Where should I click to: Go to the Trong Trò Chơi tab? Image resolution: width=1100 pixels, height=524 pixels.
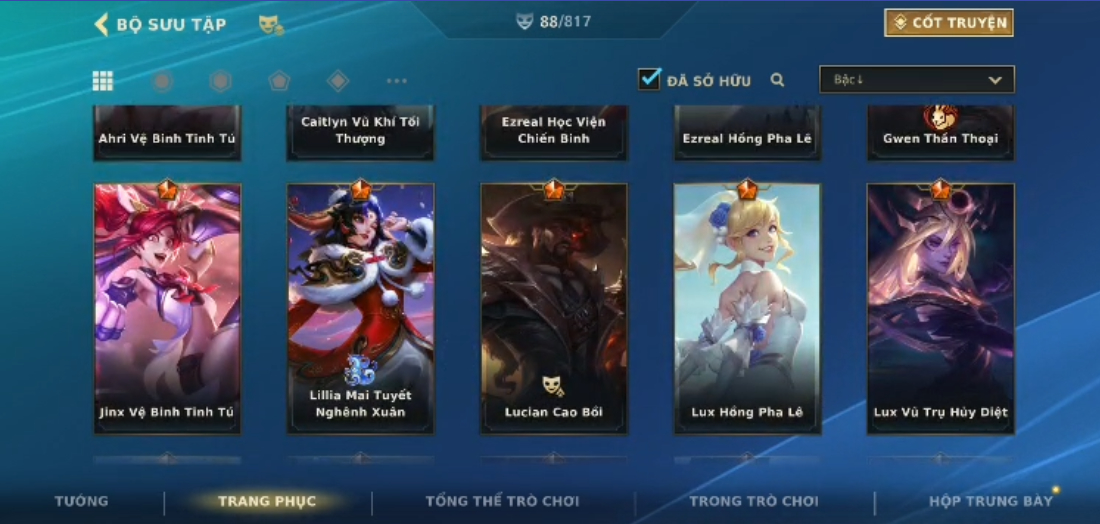(753, 501)
